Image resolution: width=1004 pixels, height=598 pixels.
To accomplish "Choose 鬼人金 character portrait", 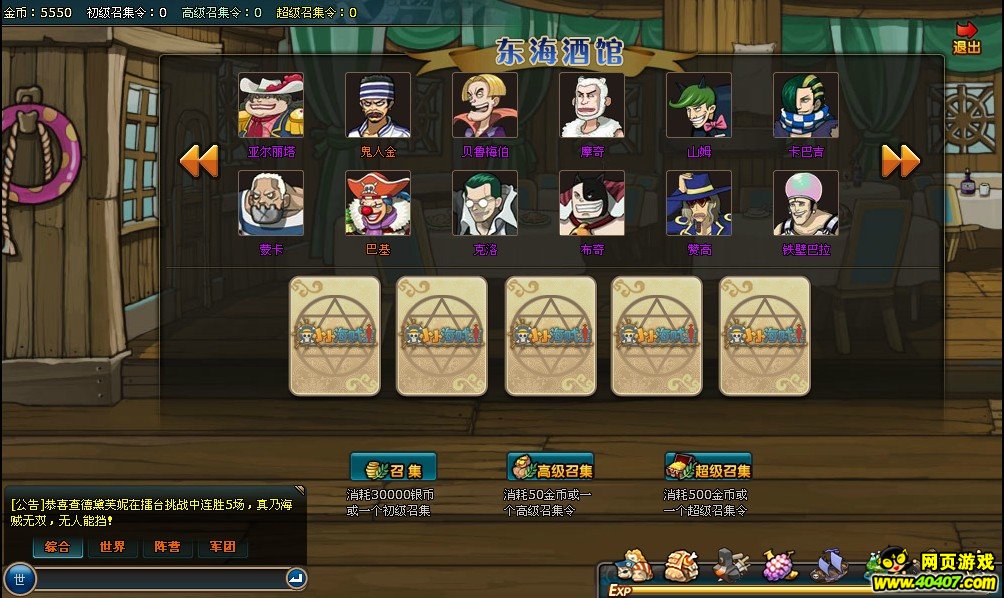I will point(378,105).
